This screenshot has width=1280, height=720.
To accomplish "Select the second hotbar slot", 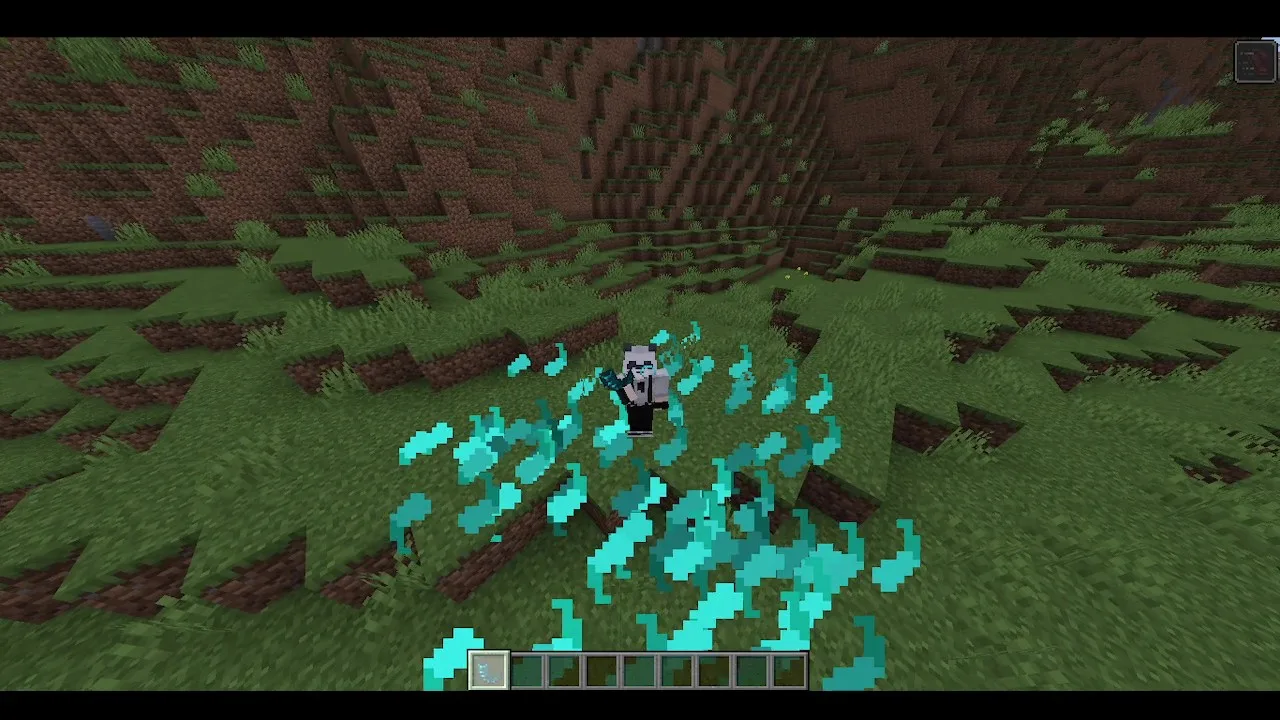I will [x=526, y=672].
